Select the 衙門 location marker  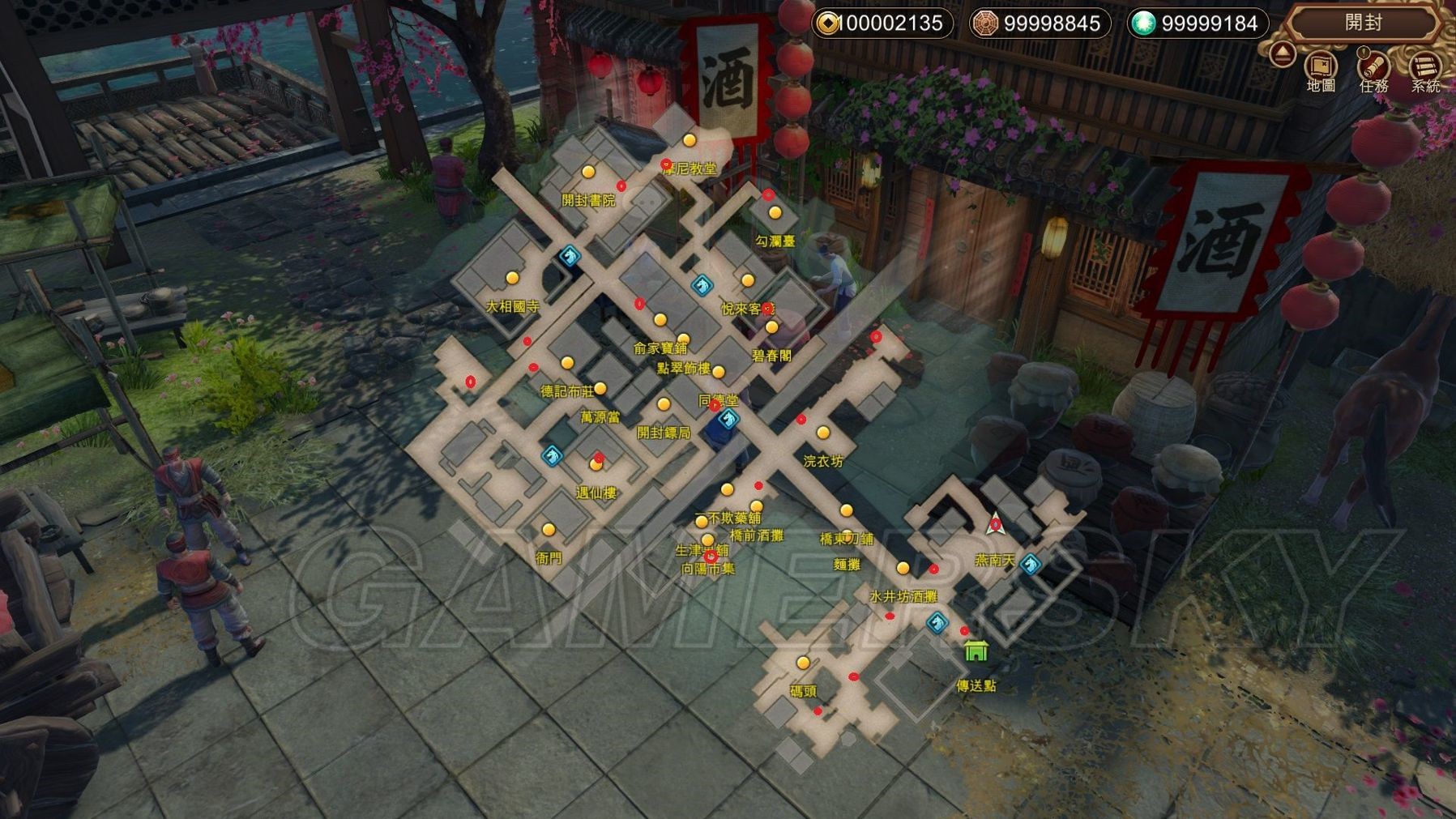click(549, 531)
